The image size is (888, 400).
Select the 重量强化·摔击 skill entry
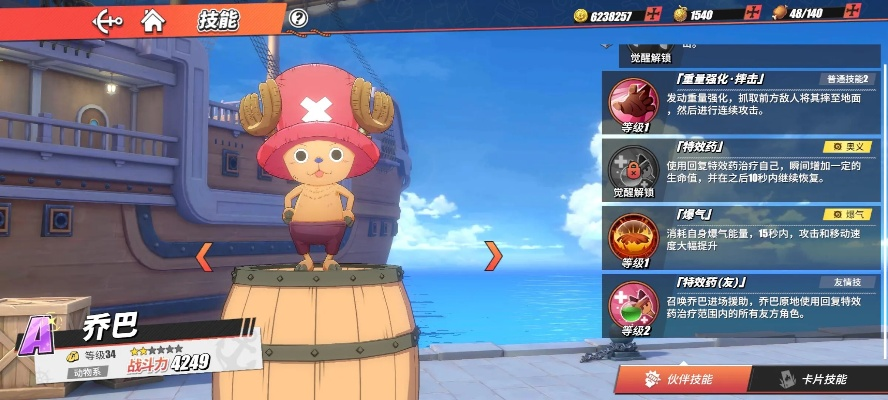pyautogui.click(x=742, y=102)
